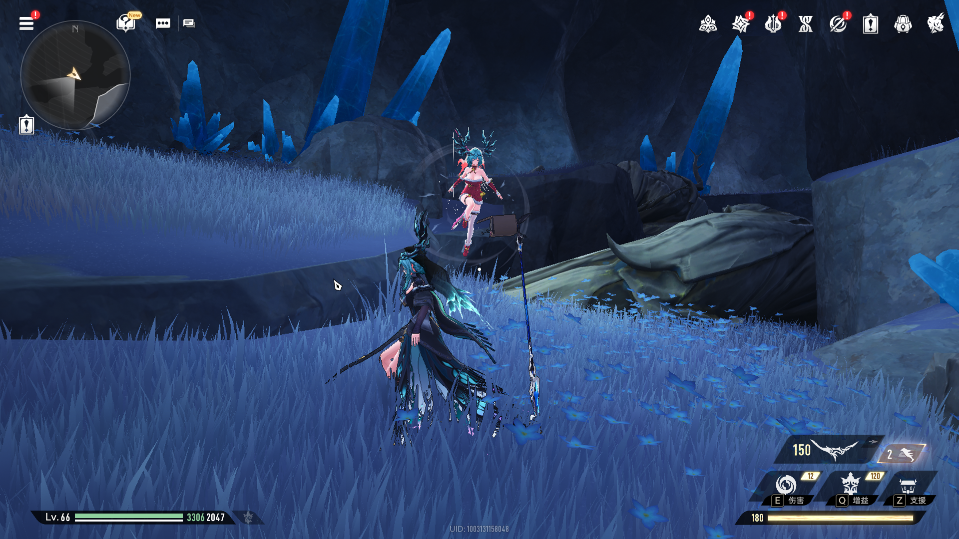959x539 pixels.
Task: Activate the crown buff skill (增益)
Action: coord(852,487)
